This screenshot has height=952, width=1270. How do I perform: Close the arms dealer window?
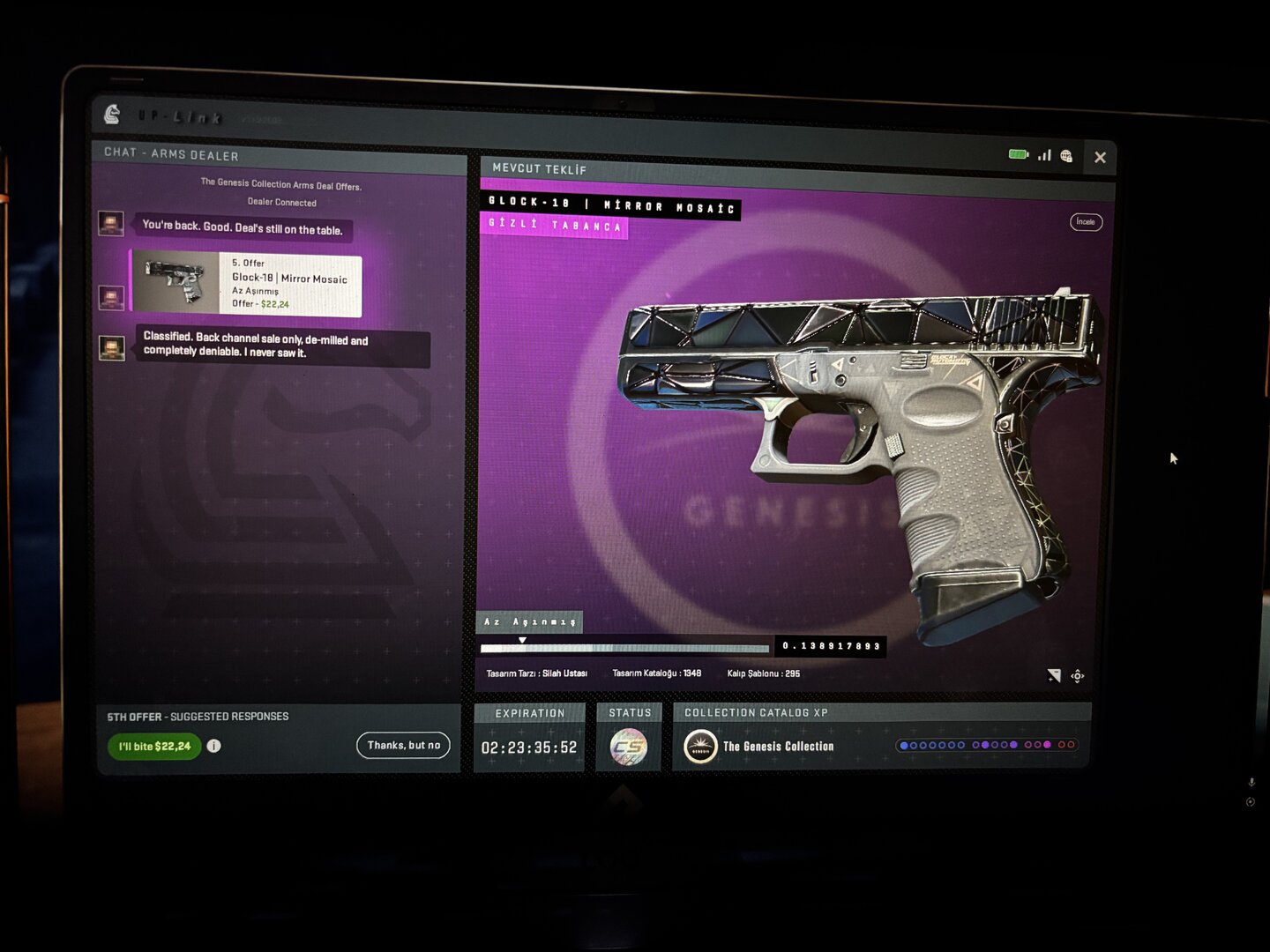1100,158
